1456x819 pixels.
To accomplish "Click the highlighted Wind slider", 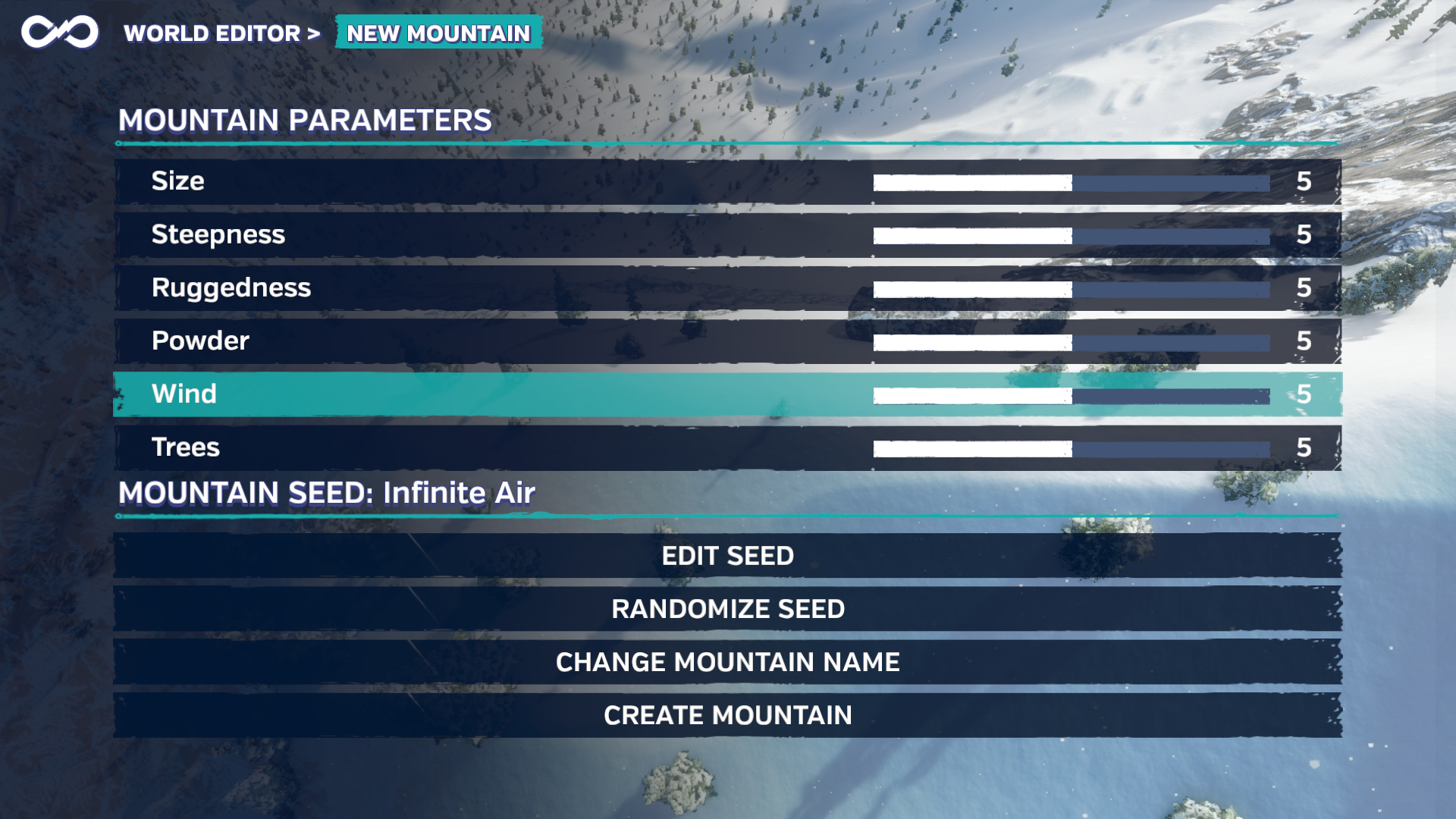I will pyautogui.click(x=1071, y=395).
